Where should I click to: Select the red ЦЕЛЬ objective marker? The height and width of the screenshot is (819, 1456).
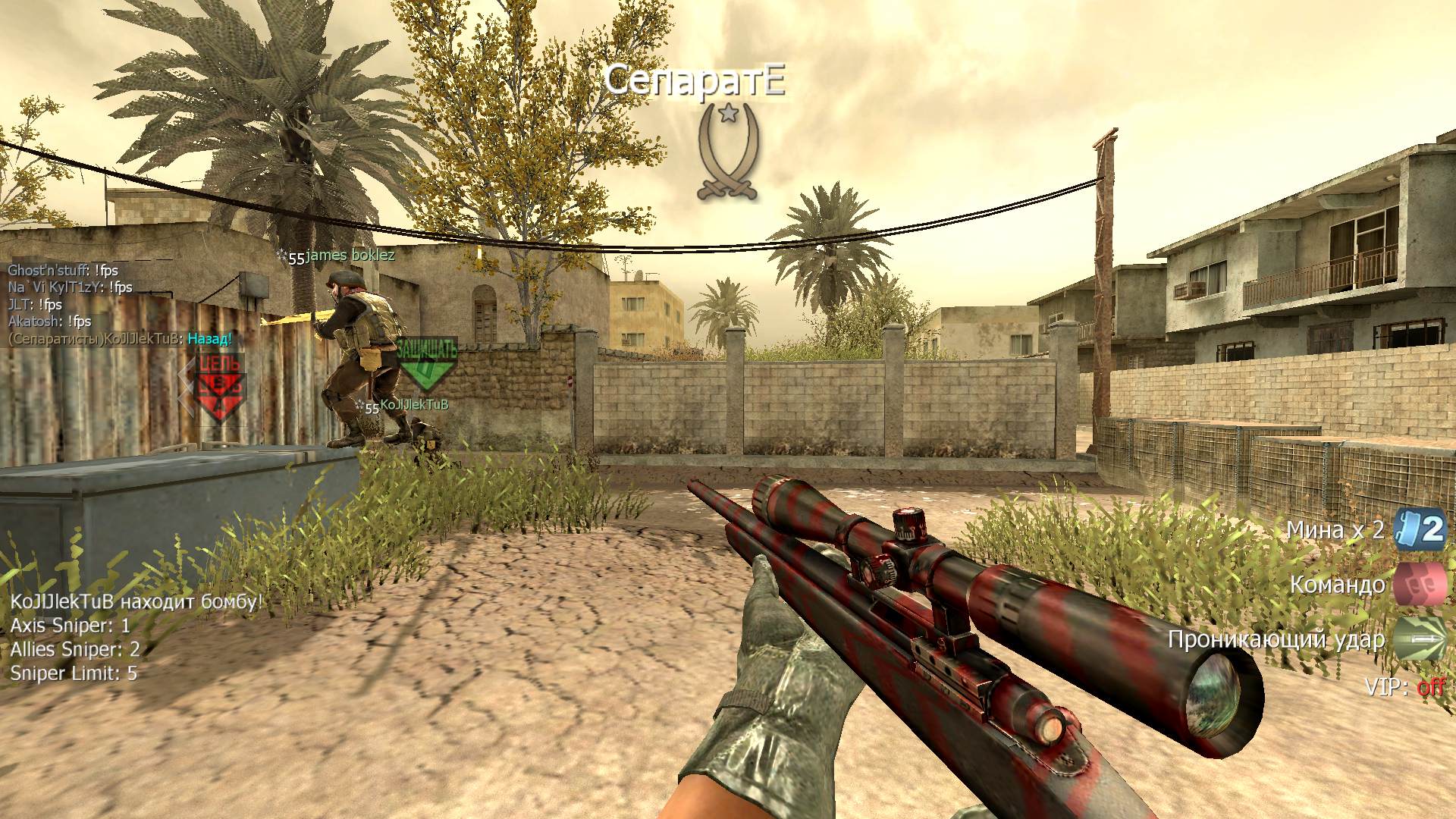[x=220, y=385]
